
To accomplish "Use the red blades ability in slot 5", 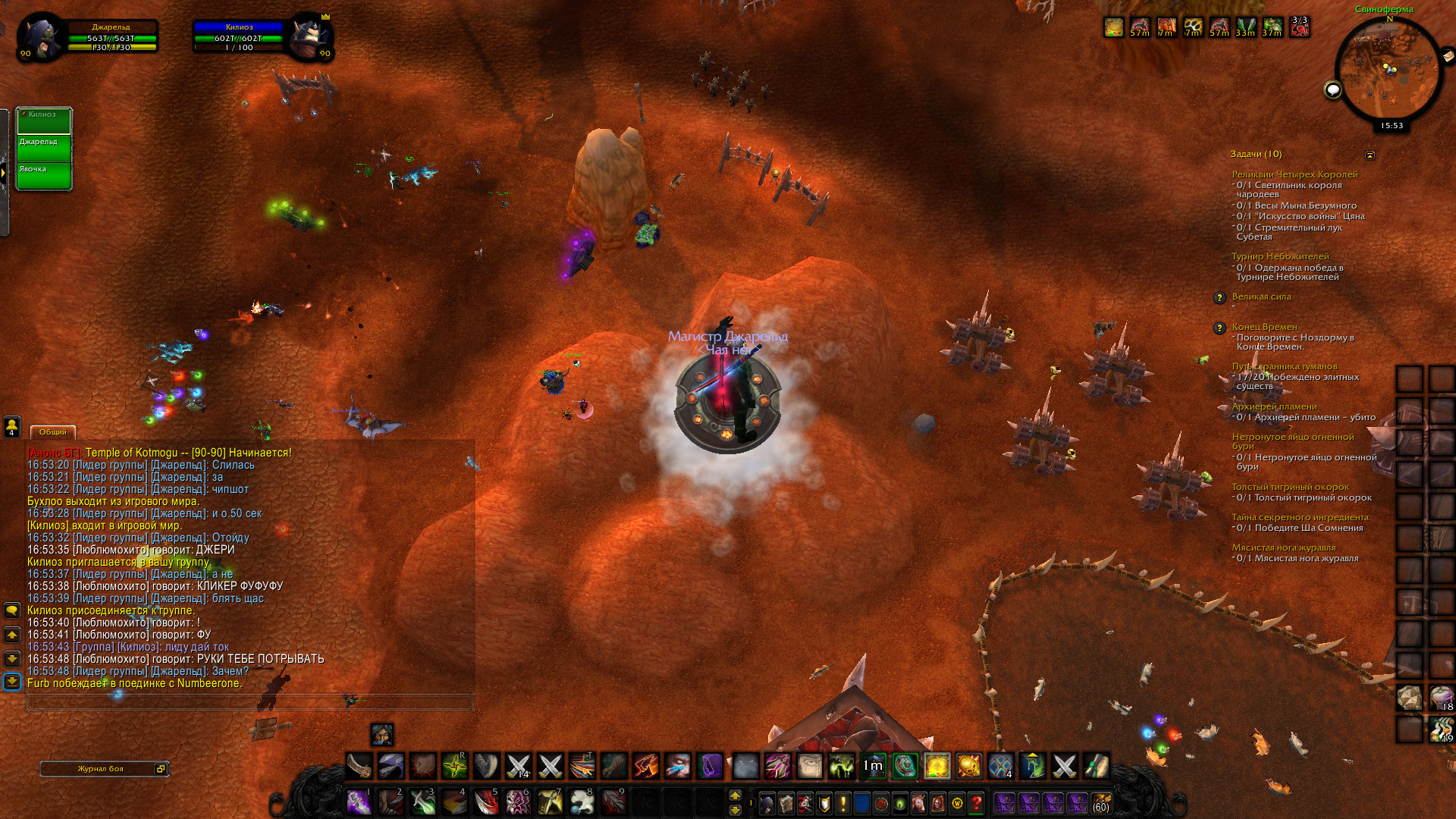I will [485, 802].
